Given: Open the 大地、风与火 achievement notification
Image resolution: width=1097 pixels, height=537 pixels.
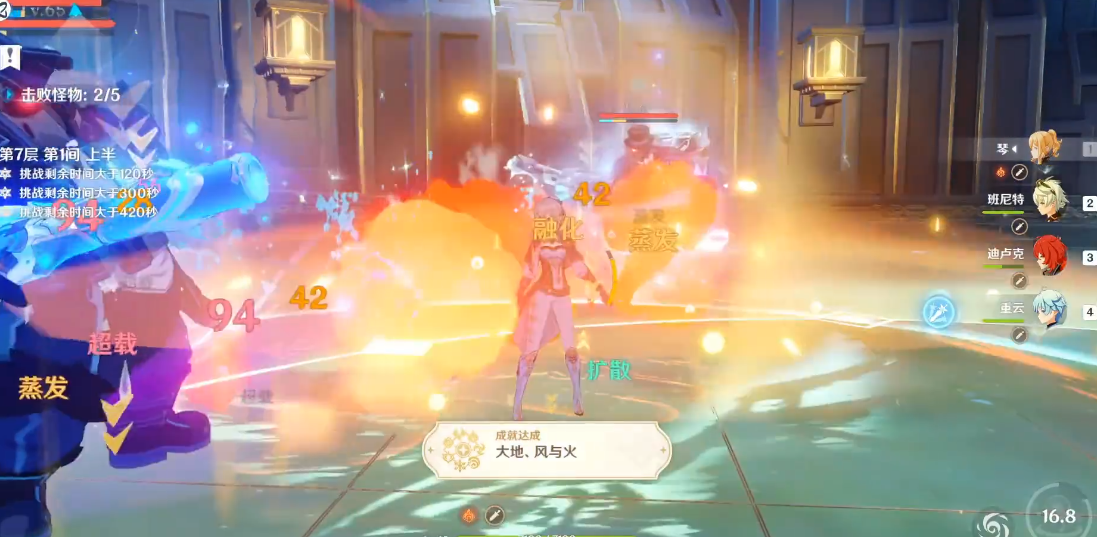Looking at the screenshot, I should click(x=546, y=448).
